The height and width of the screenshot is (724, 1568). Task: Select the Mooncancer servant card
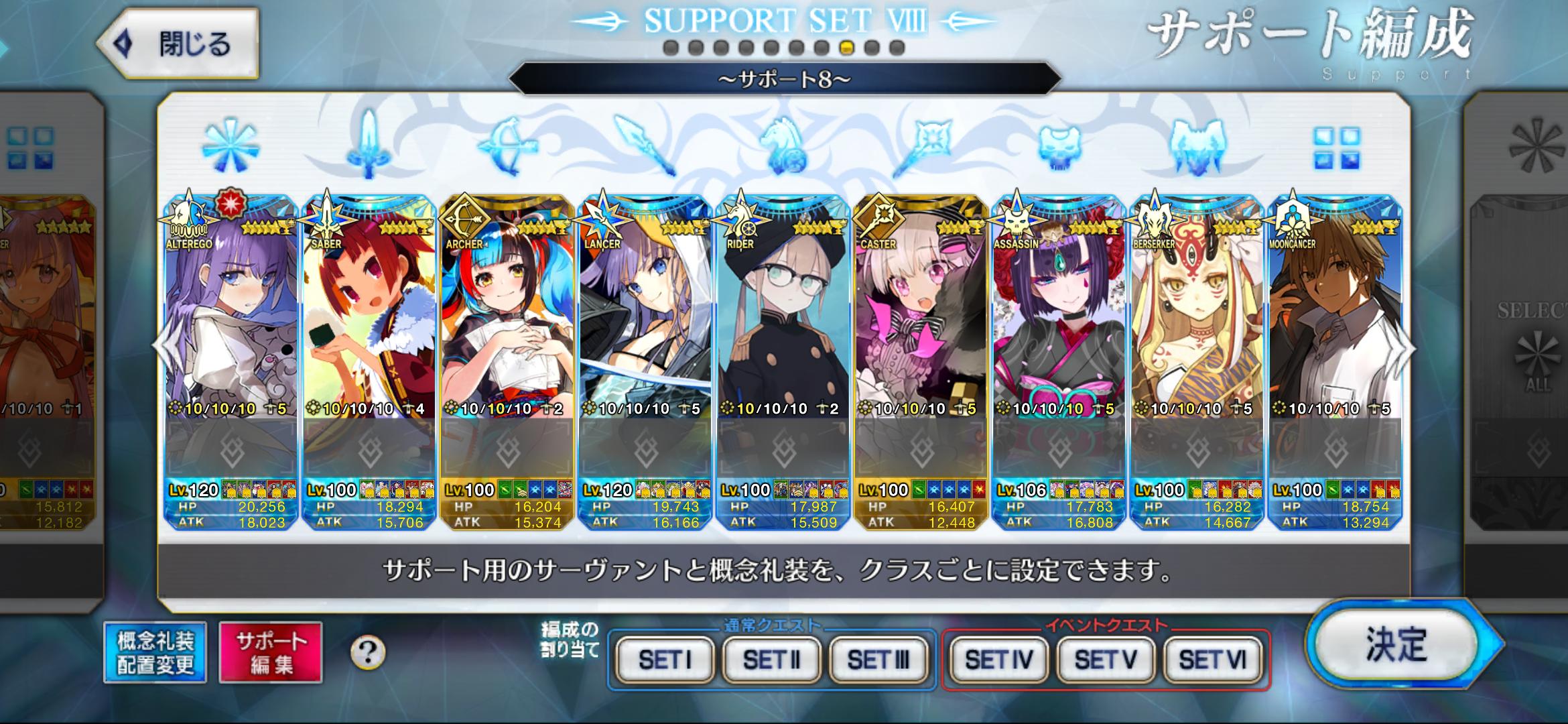point(1335,322)
